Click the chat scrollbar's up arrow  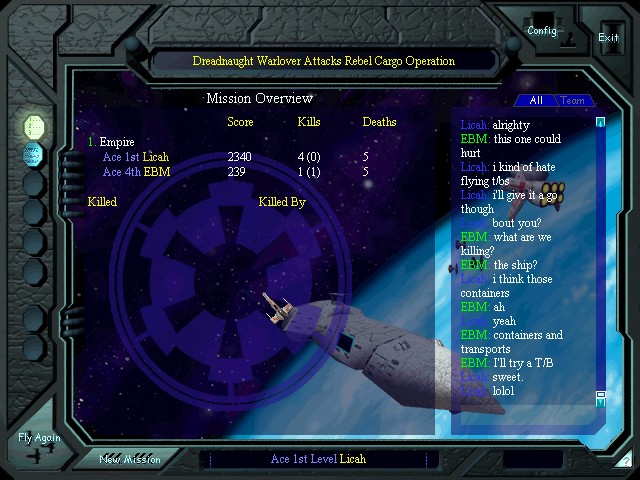click(x=601, y=122)
